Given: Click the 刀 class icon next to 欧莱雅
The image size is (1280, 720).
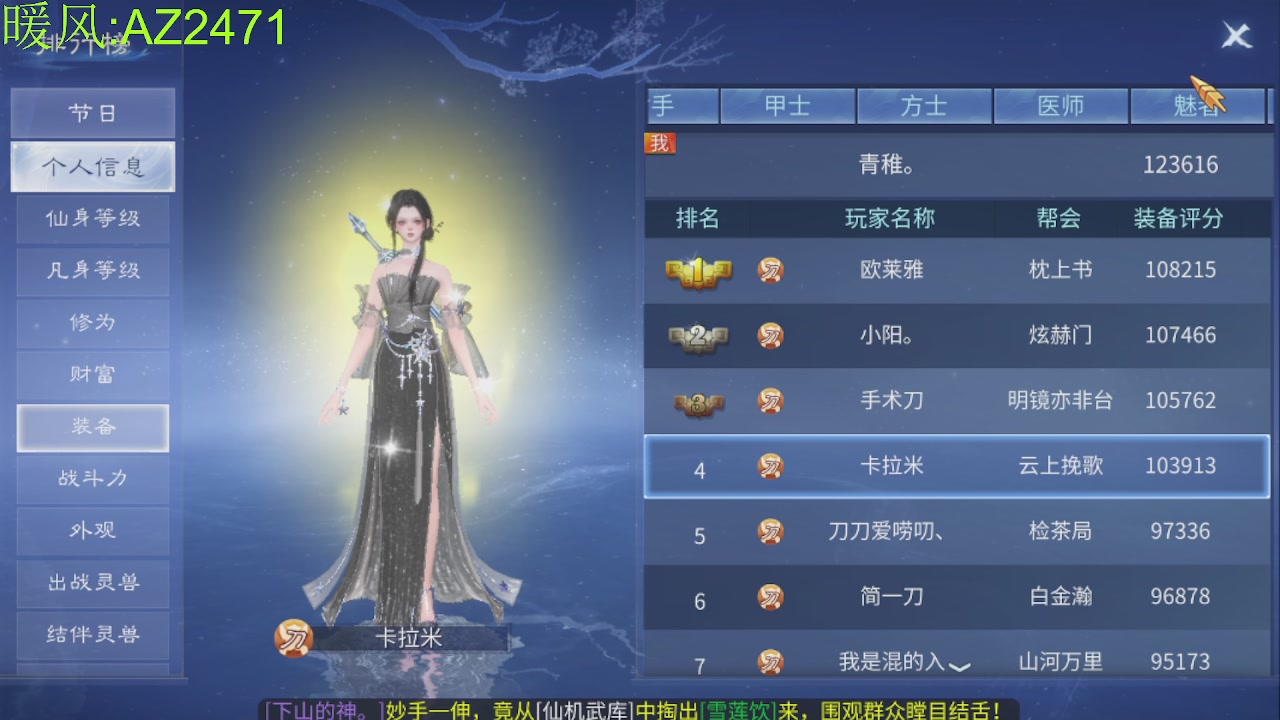Looking at the screenshot, I should [770, 271].
